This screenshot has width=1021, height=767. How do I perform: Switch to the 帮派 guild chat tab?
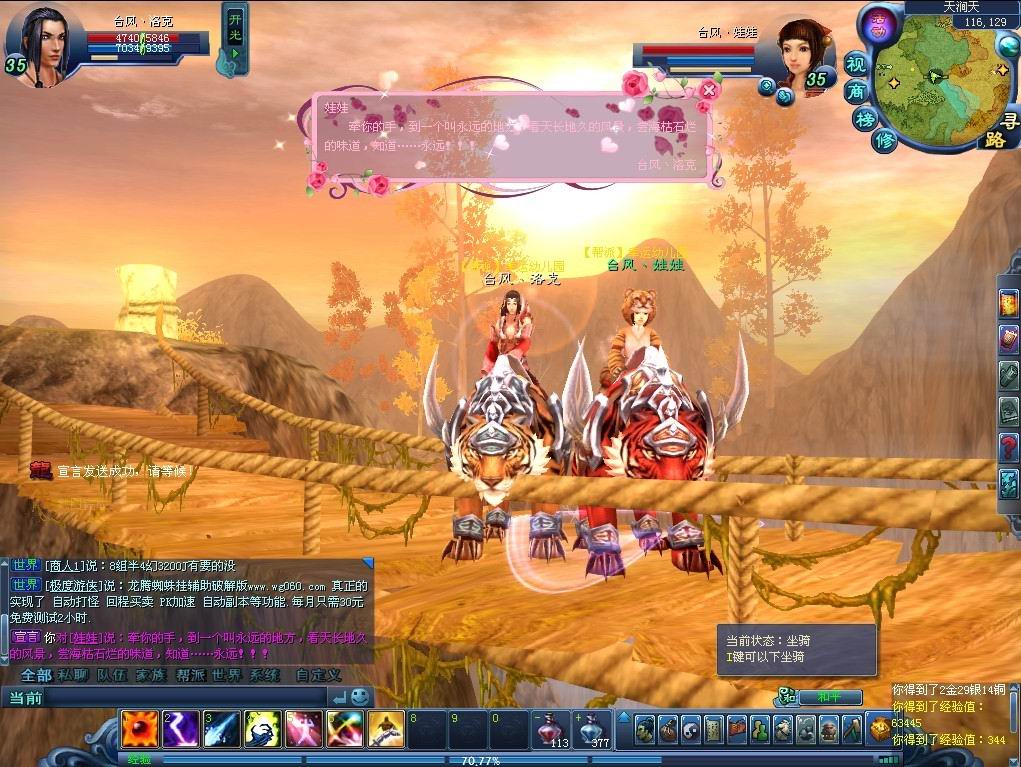pos(190,675)
